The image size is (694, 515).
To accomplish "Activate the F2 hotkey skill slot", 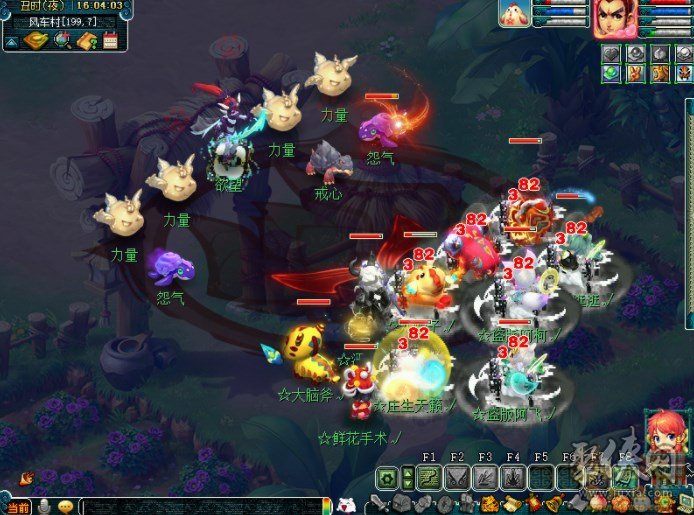I will coord(457,478).
